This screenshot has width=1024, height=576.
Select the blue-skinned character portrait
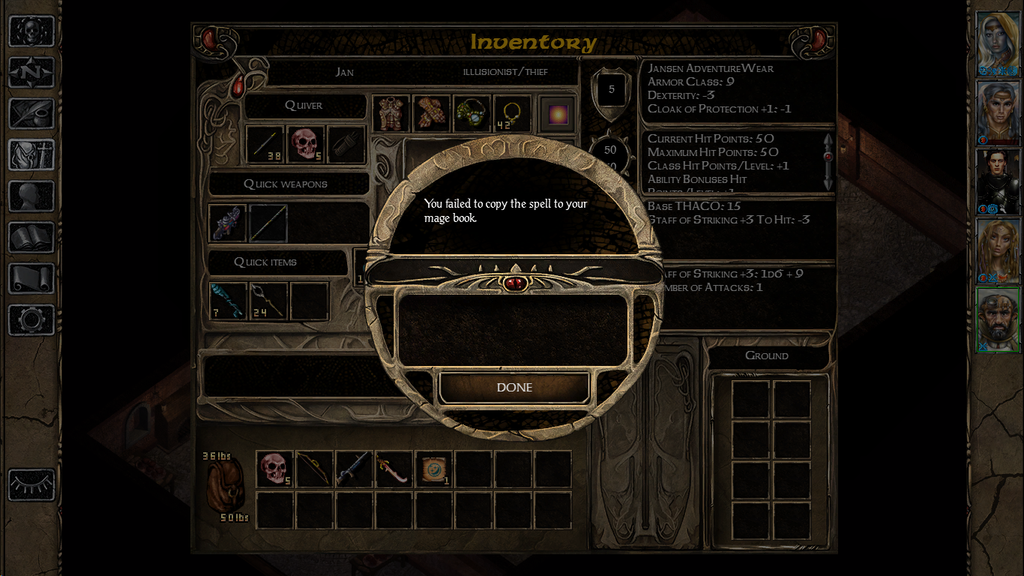[997, 44]
